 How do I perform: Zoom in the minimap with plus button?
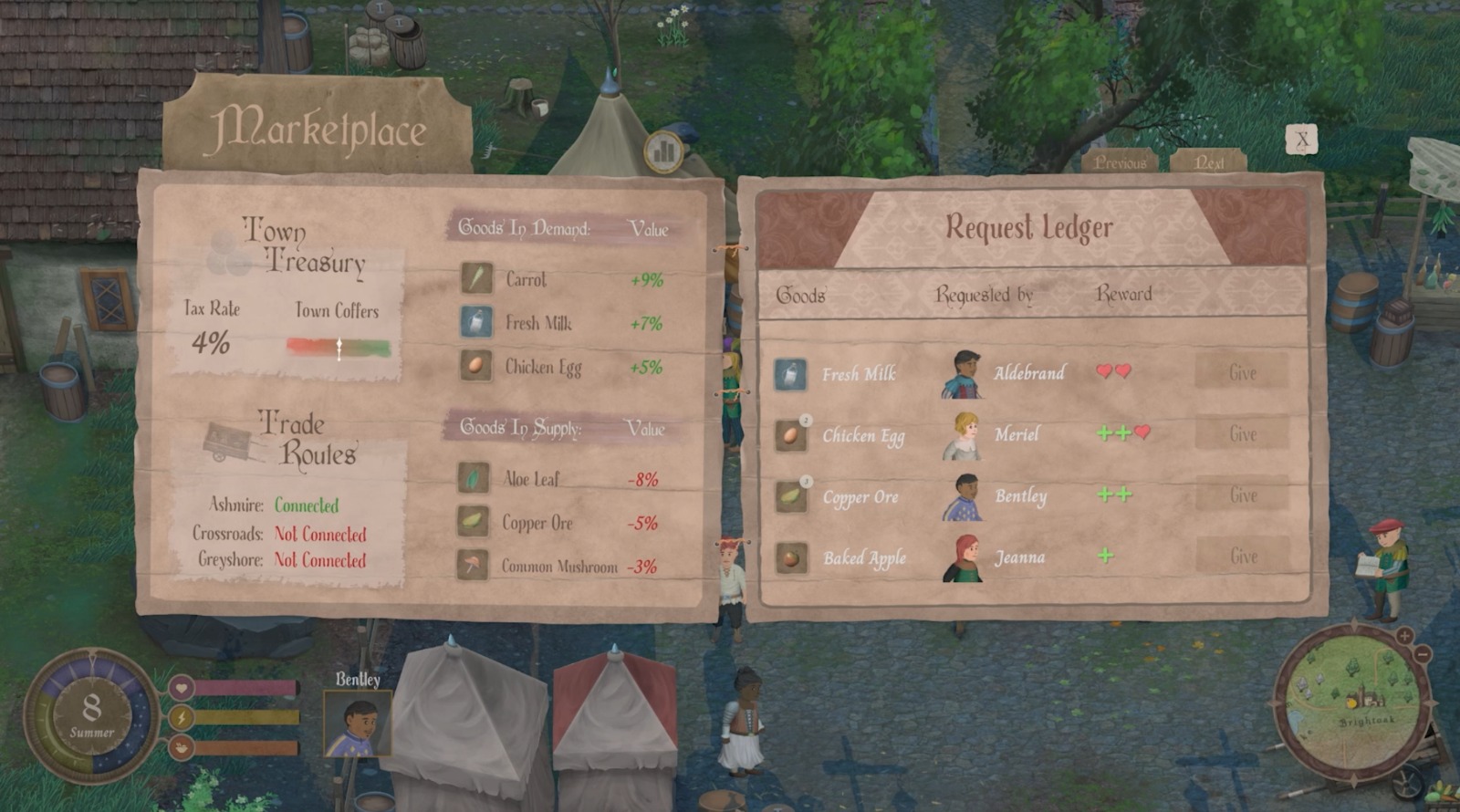pos(1404,635)
